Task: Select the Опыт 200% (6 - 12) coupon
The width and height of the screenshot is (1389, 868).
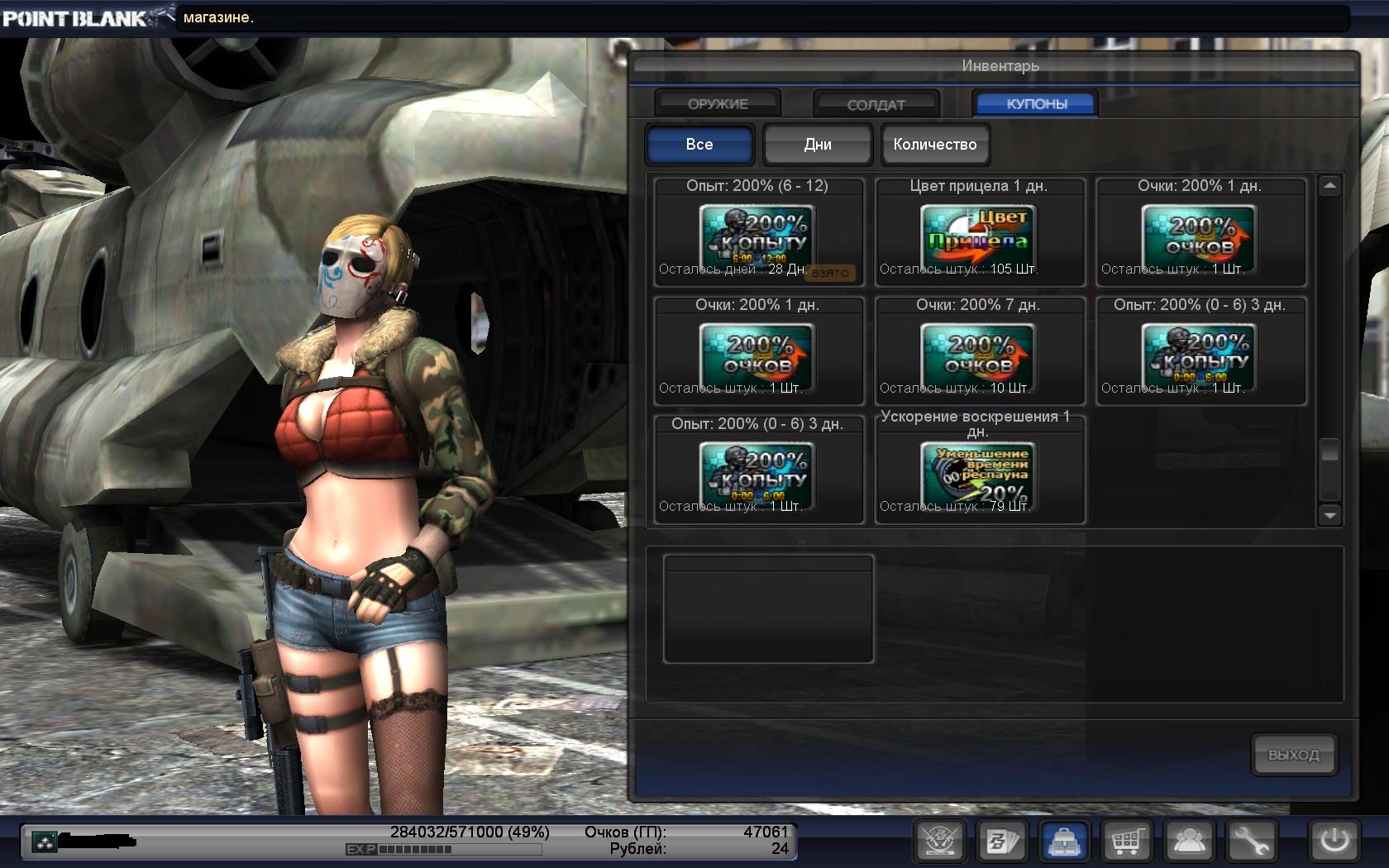Action: [x=758, y=234]
